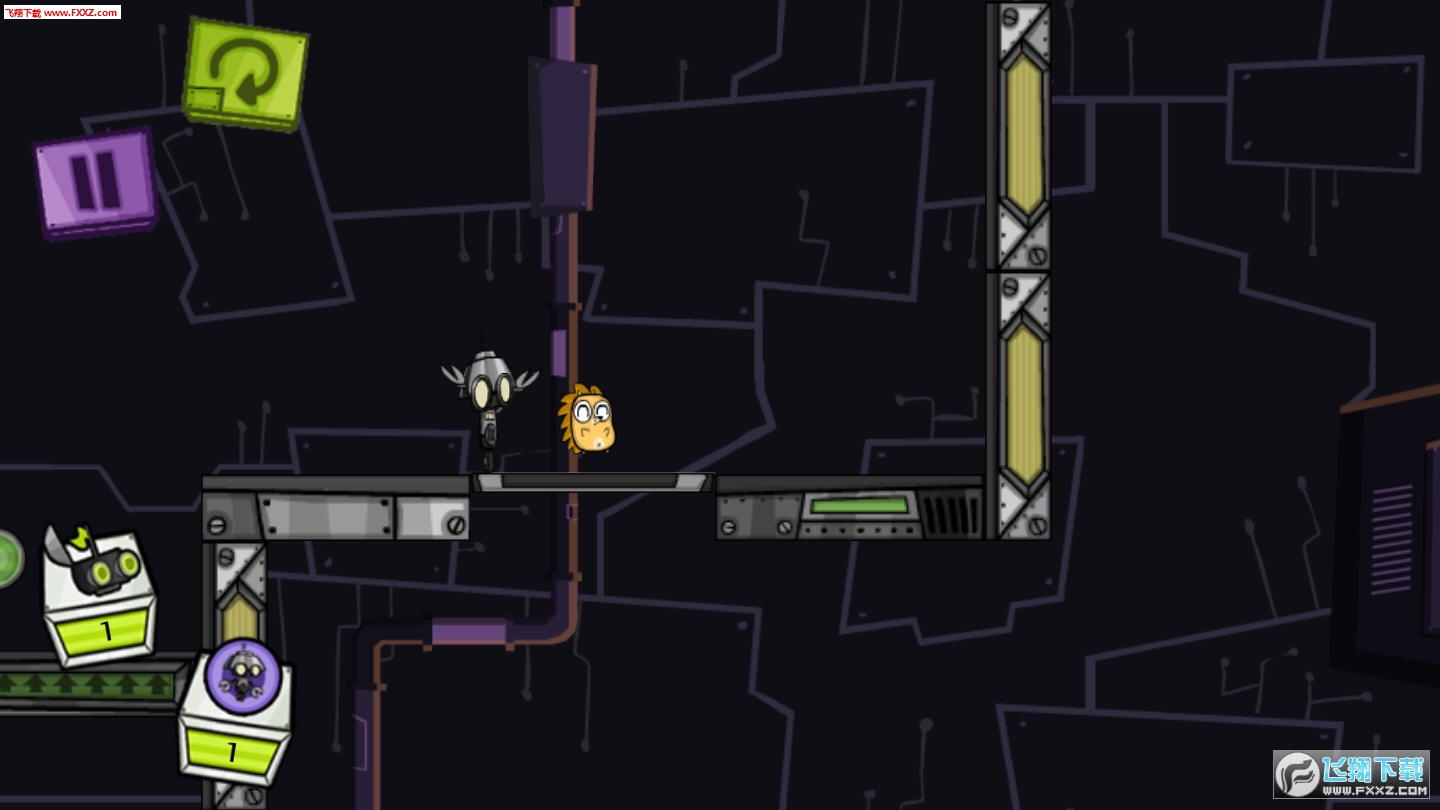Click the green round button at the left edge
Screen dimensions: 1440x810
click(x=8, y=558)
